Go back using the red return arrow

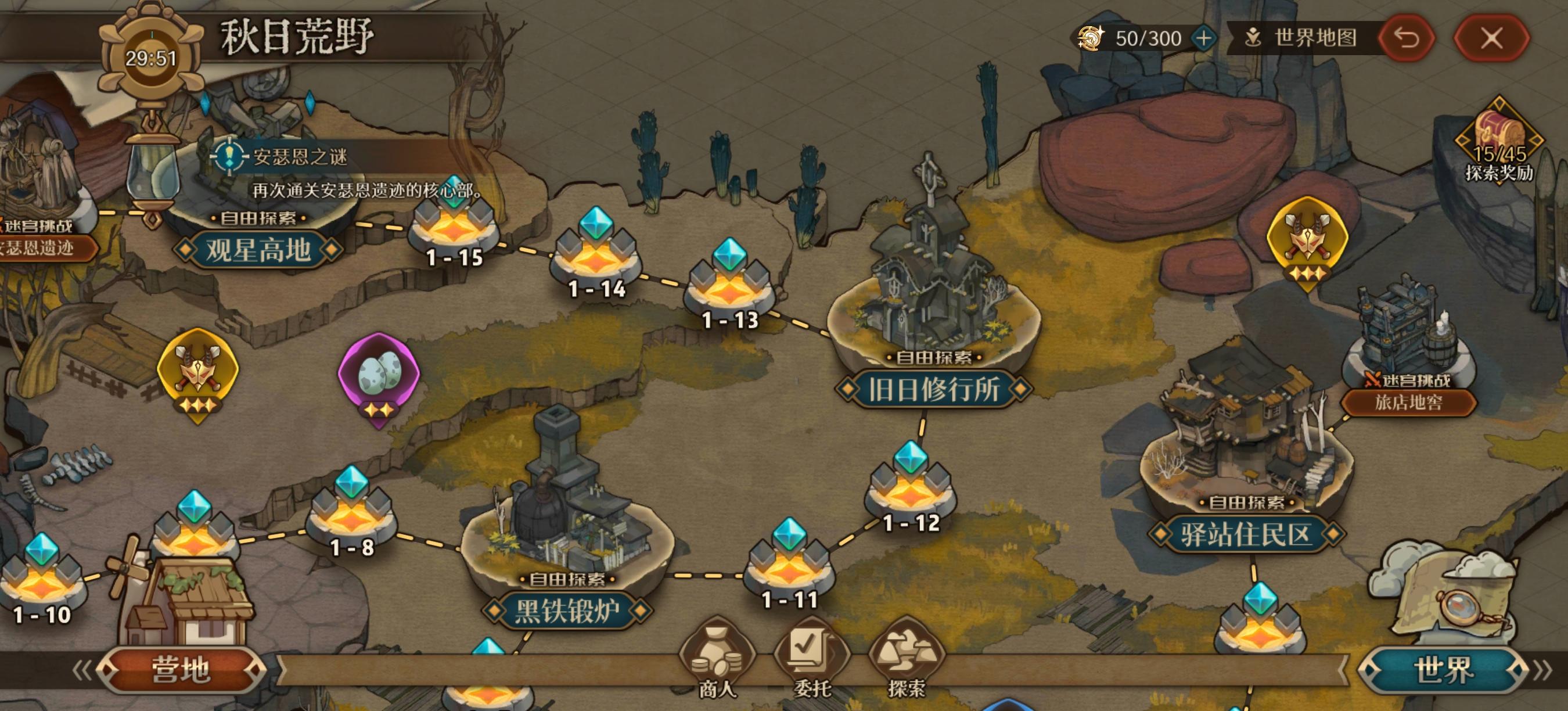coord(1407,39)
